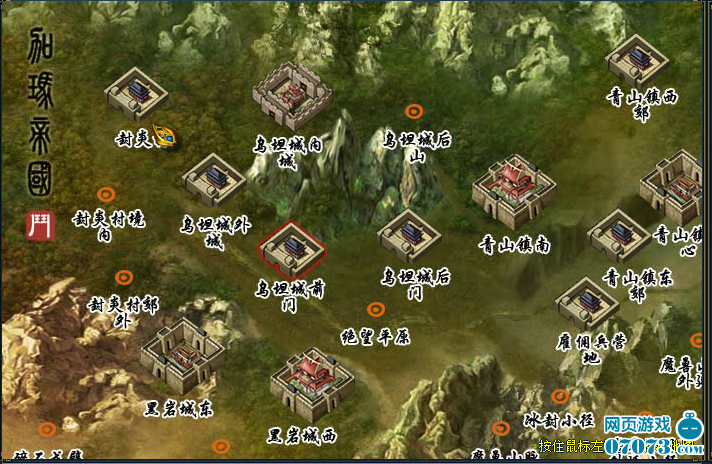Select the 青山镇东部 building
The image size is (712, 464).
tap(619, 236)
